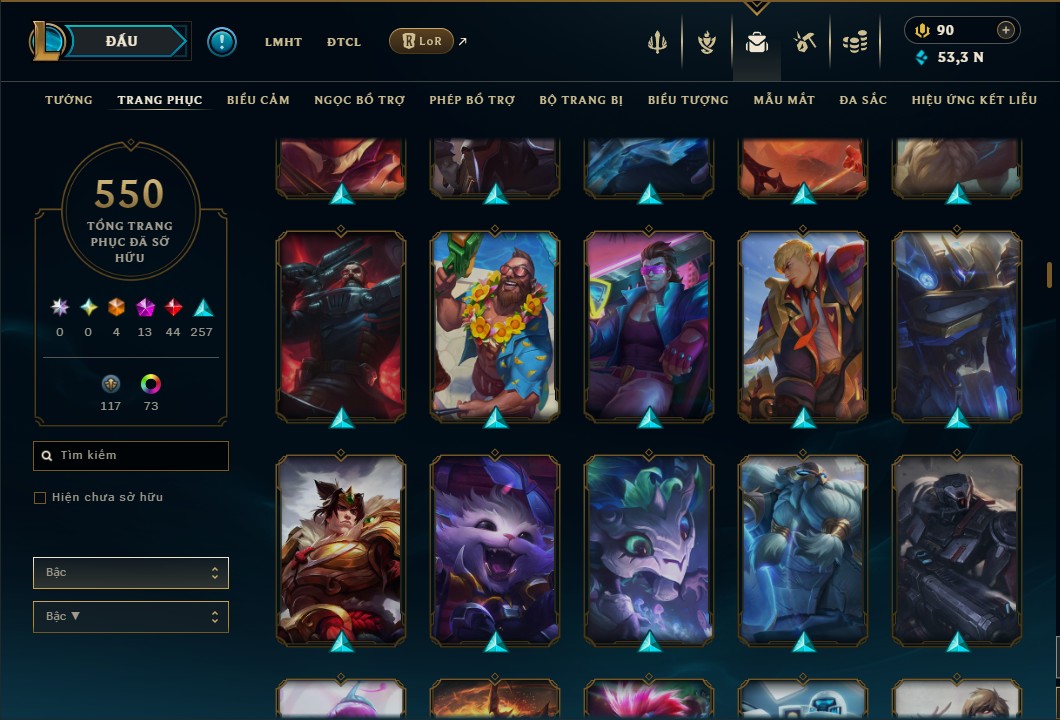Add more RP with the plus button
1060x720 pixels.
click(1005, 30)
